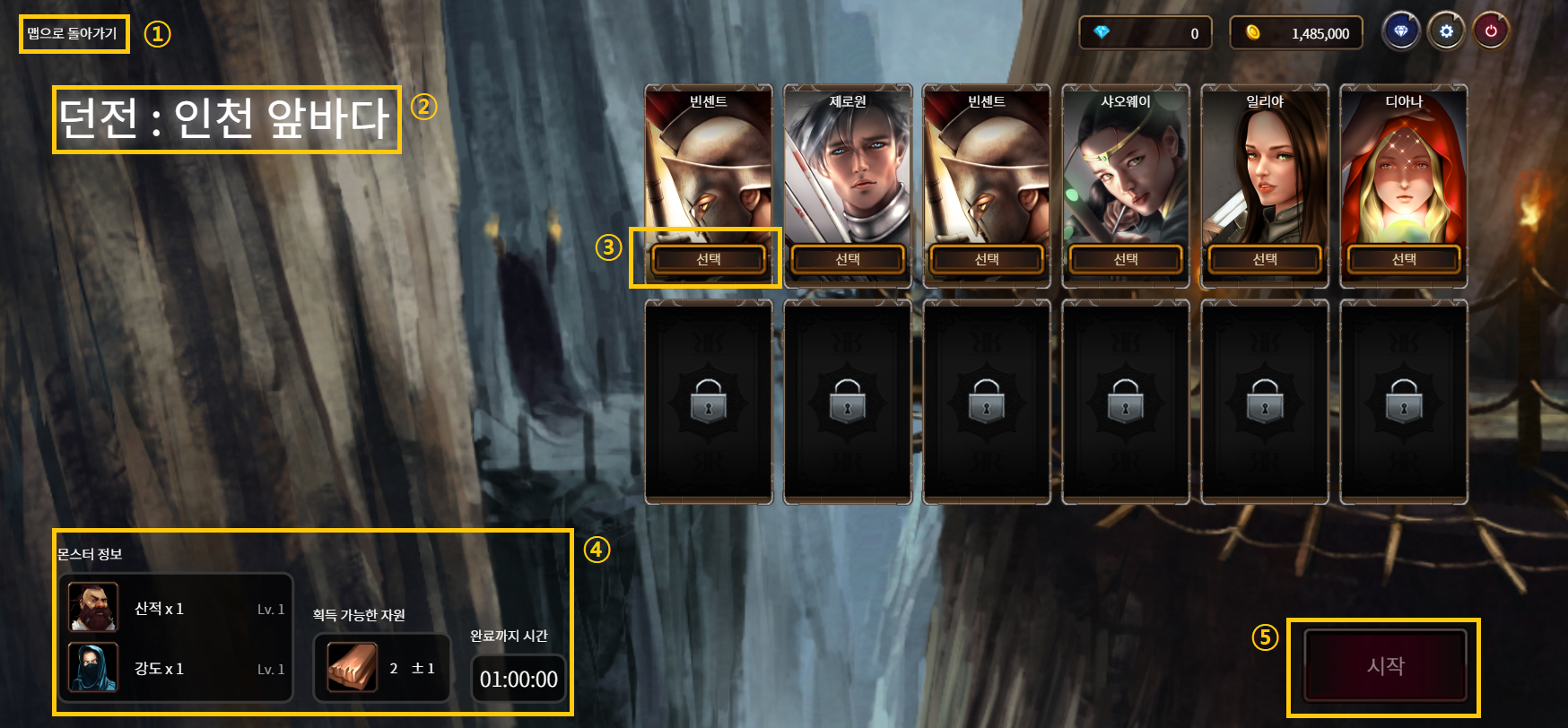
Task: Click the 디아나 red-hooded hero portrait
Action: 1404,170
